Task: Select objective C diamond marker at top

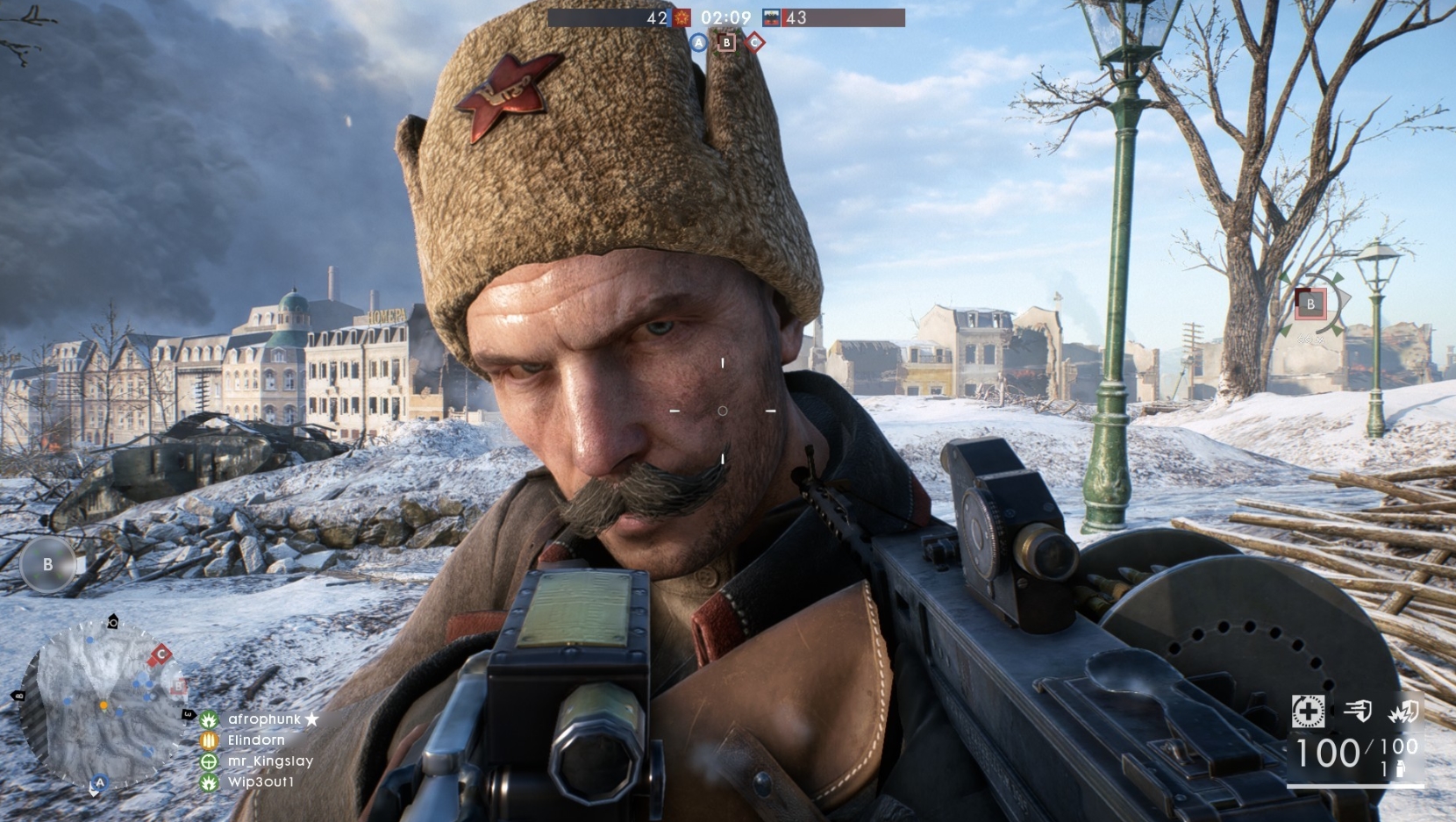Action: (753, 41)
